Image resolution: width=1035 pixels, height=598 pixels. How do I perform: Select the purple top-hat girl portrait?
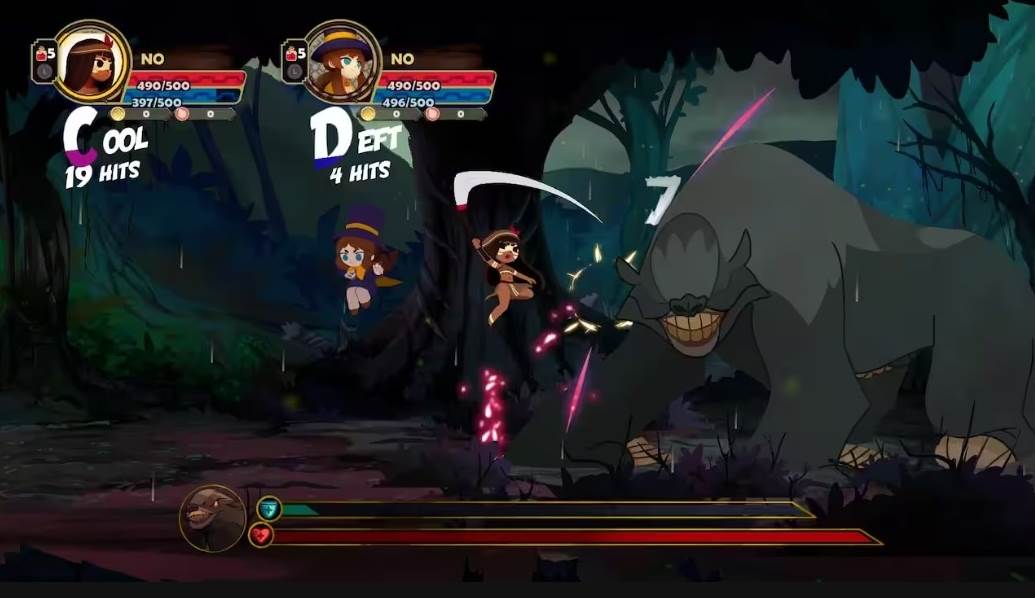click(342, 62)
